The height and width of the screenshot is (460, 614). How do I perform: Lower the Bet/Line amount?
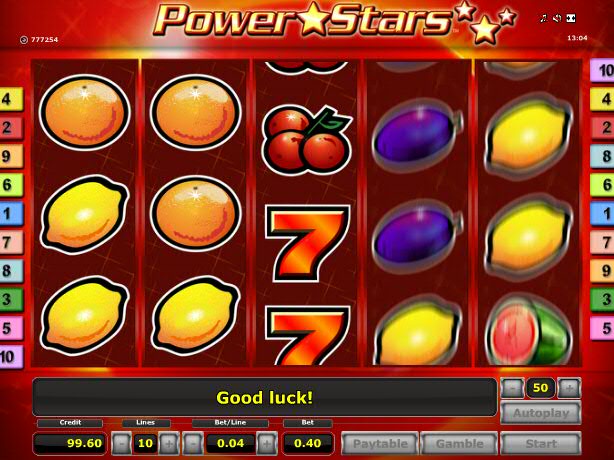point(192,443)
